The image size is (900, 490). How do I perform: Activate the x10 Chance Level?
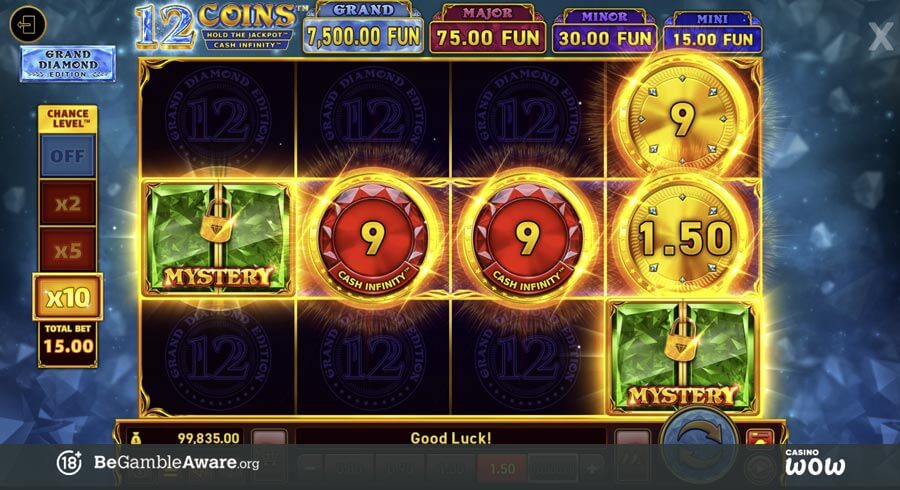[x=67, y=297]
